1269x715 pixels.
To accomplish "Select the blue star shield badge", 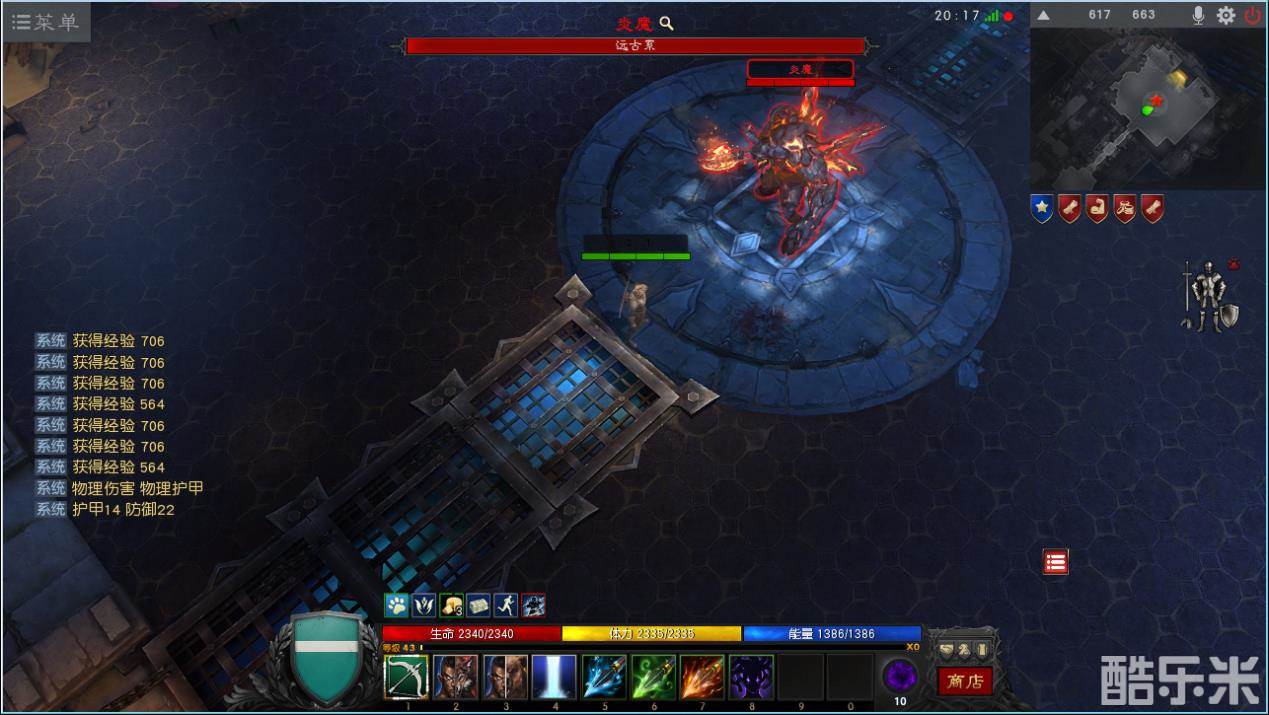I will click(x=1042, y=208).
